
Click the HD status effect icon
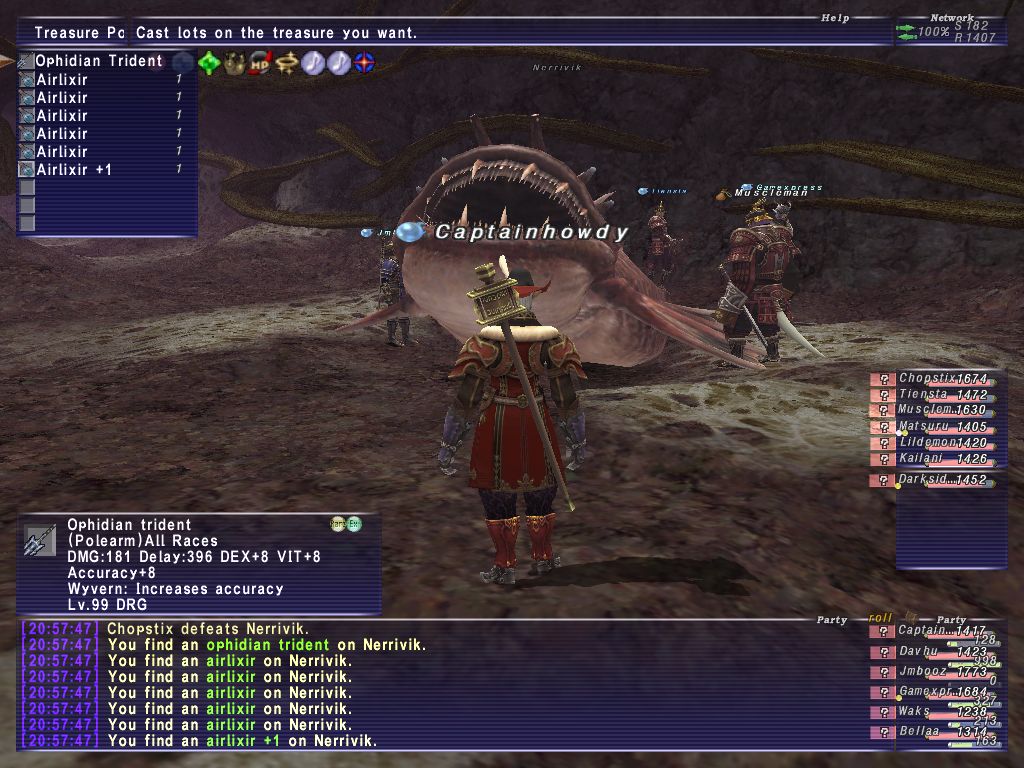click(262, 62)
